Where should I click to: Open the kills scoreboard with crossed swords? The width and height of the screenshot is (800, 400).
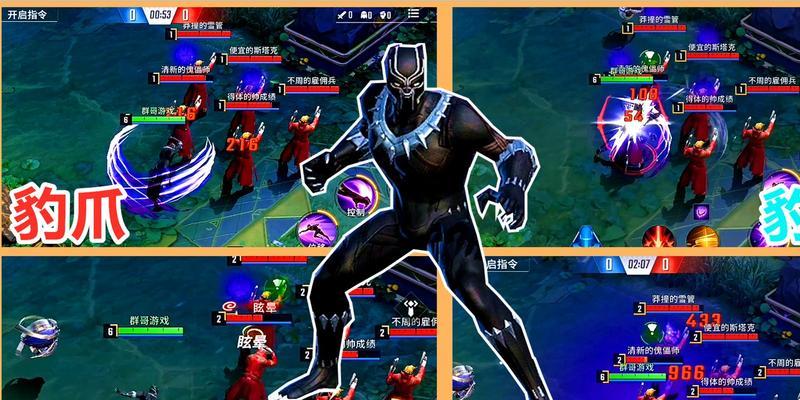coord(343,14)
